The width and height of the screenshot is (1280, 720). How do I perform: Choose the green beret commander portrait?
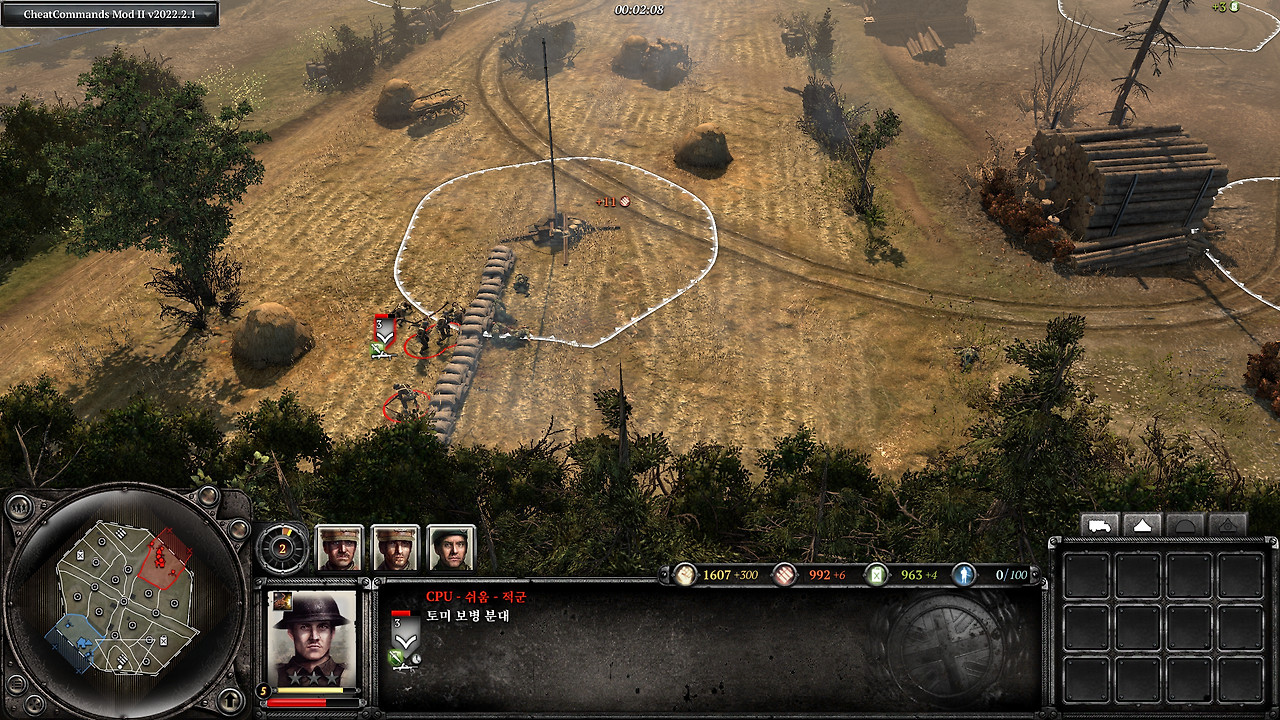pos(450,548)
